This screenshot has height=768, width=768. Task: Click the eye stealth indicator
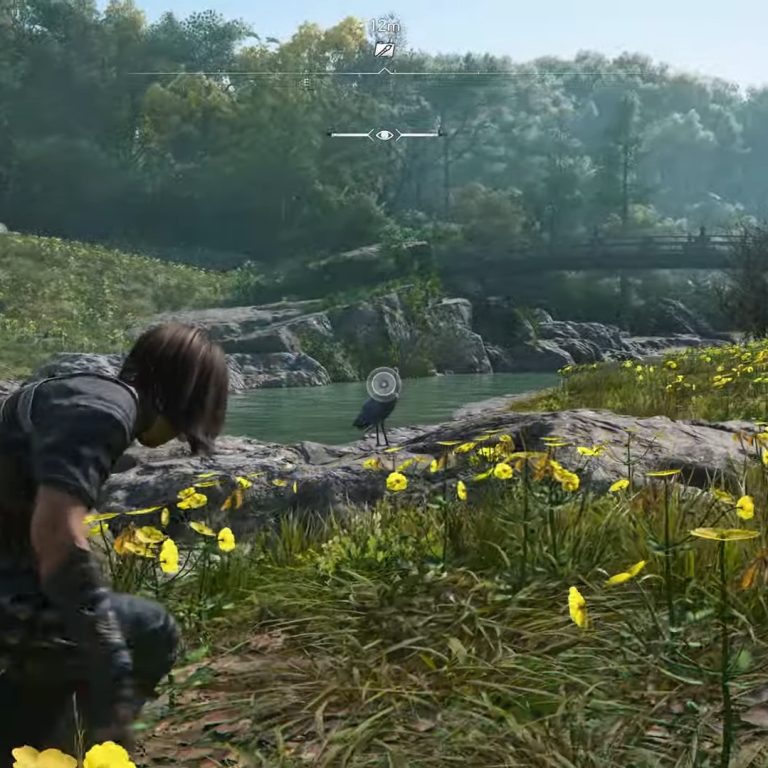[385, 134]
